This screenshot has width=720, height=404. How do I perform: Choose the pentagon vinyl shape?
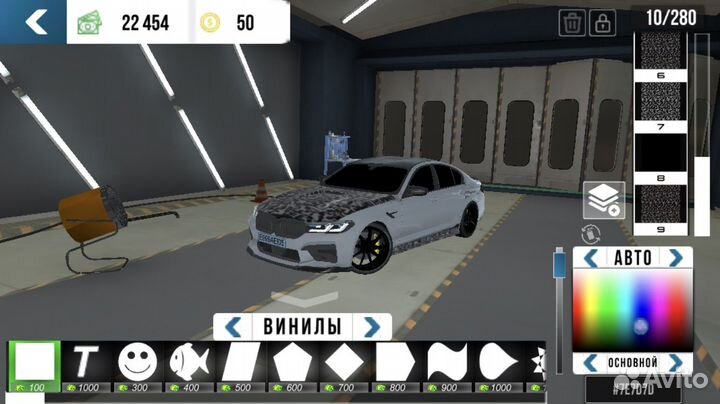[292, 360]
